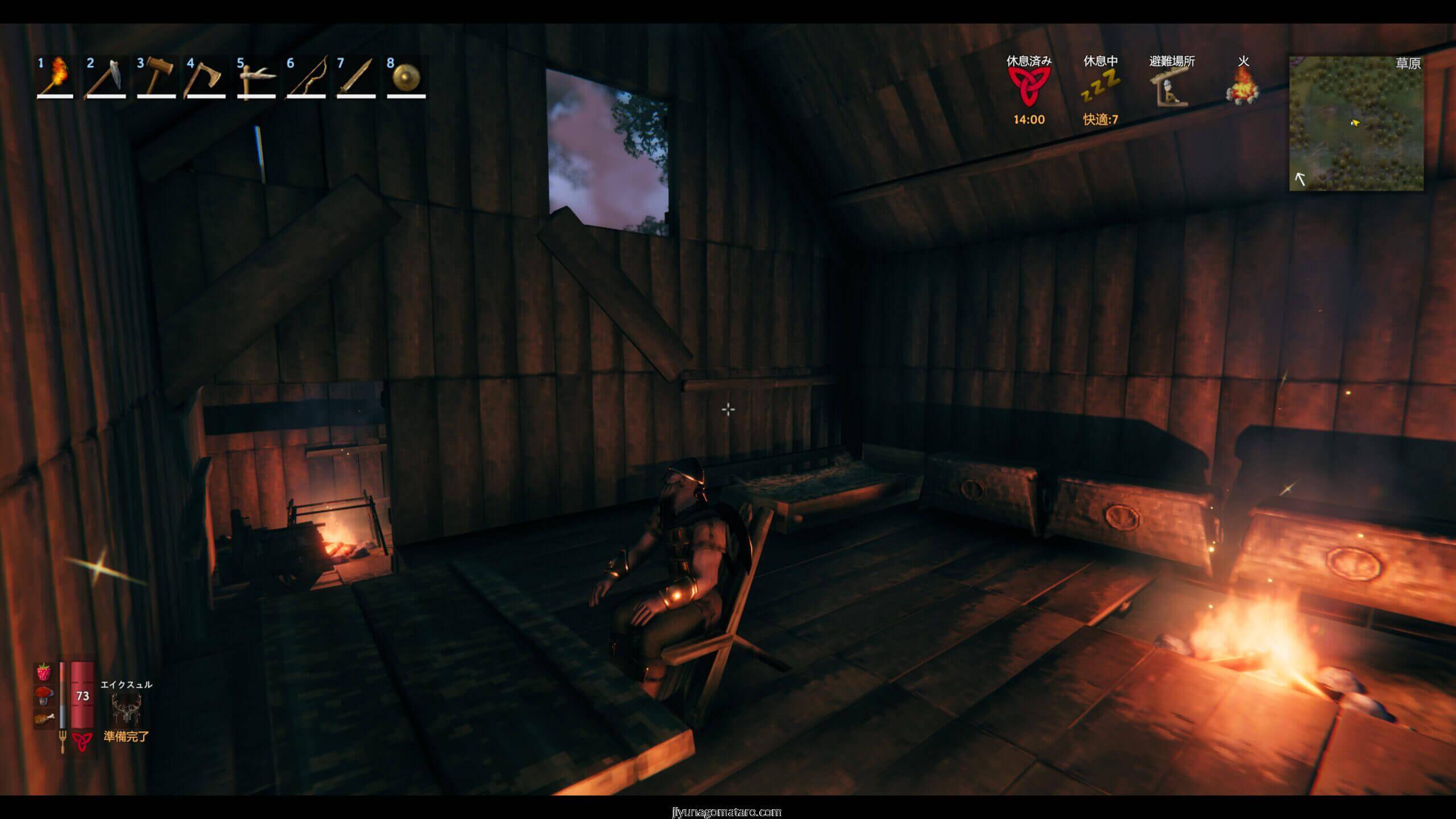Choose the round shield in slot 8
Image resolution: width=1456 pixels, height=819 pixels.
(406, 78)
